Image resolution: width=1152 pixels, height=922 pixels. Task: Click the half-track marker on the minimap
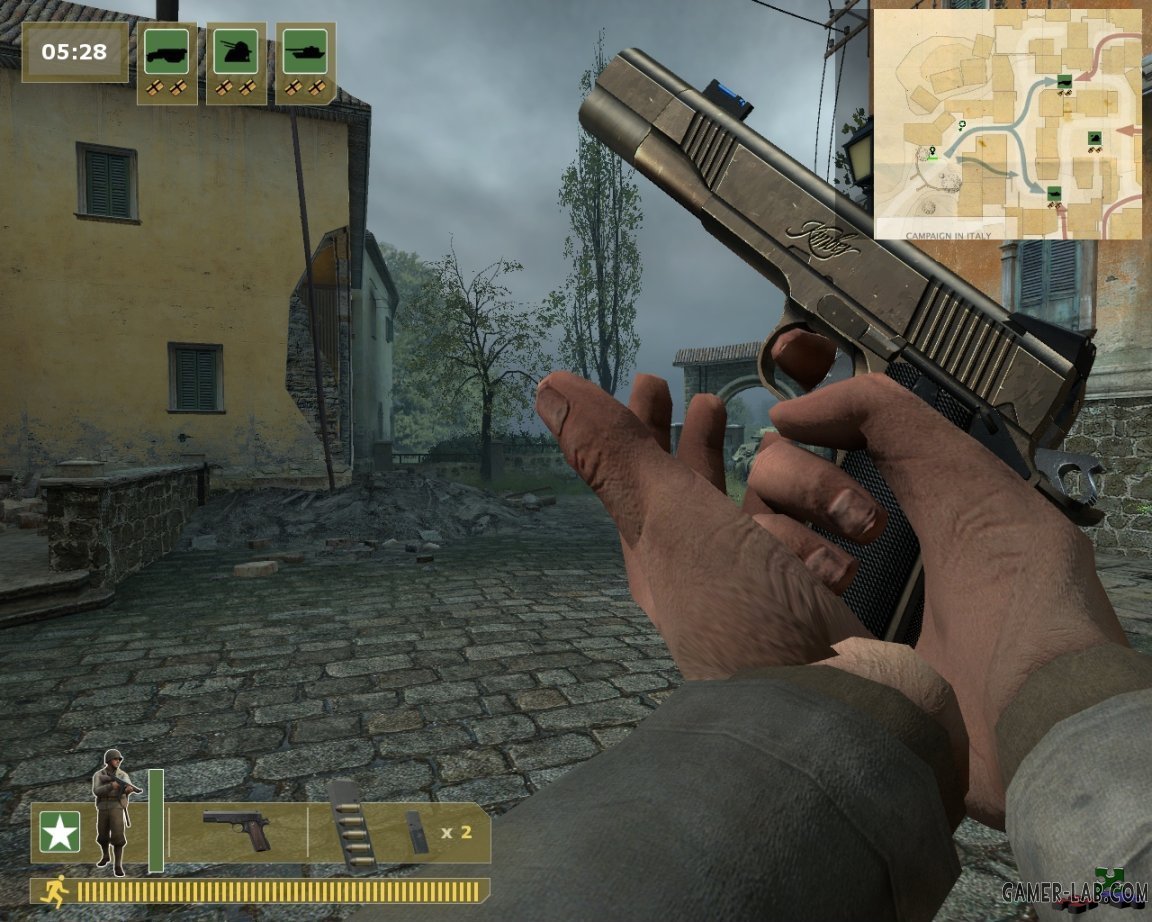coord(1067,82)
